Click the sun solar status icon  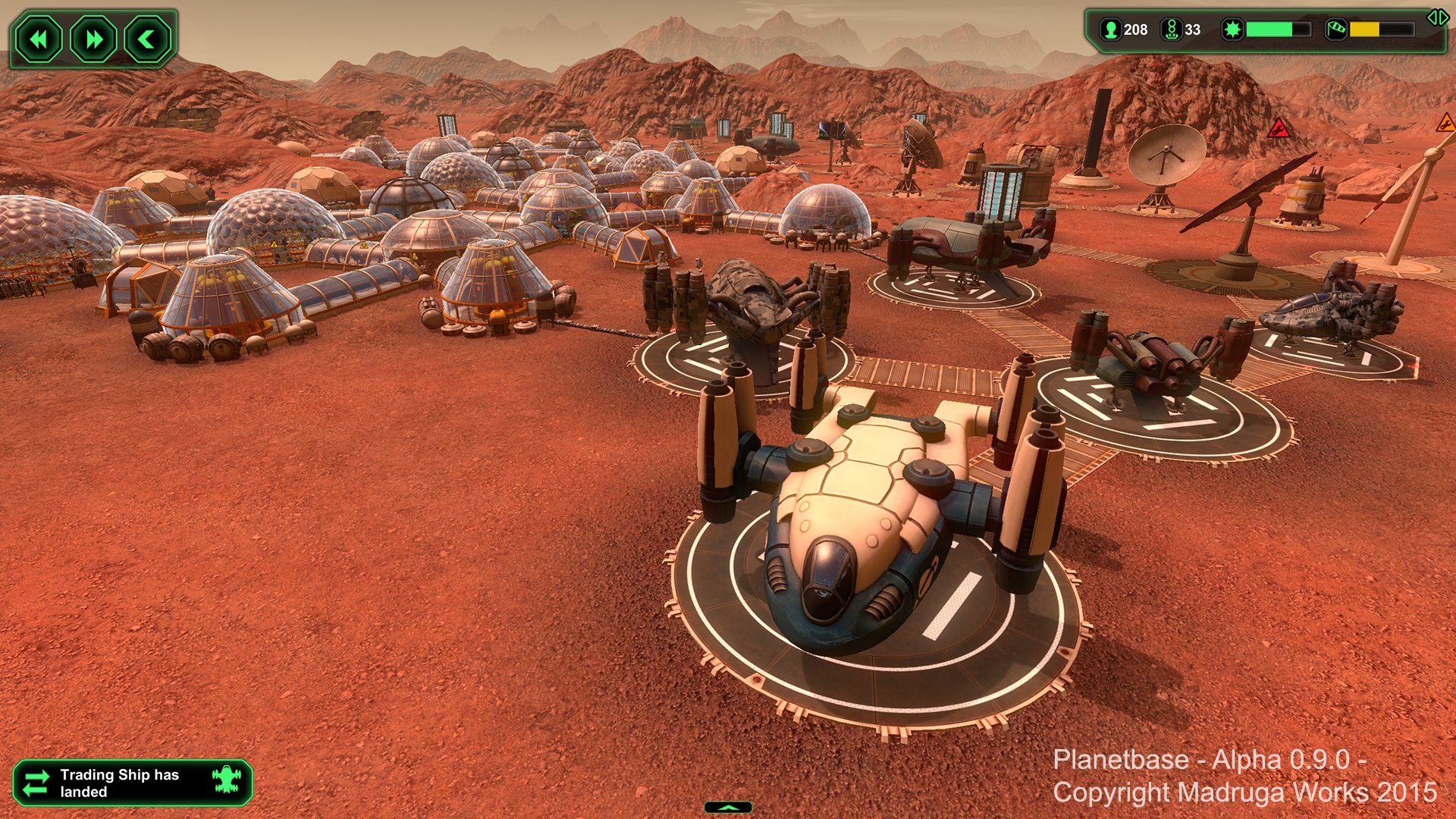(x=1233, y=30)
